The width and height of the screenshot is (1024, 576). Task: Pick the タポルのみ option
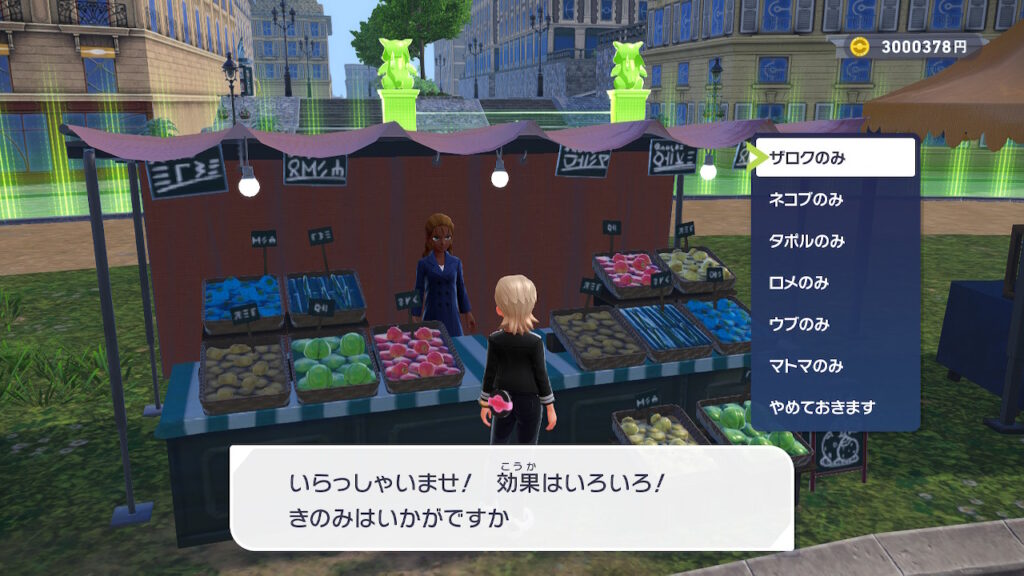pos(806,241)
